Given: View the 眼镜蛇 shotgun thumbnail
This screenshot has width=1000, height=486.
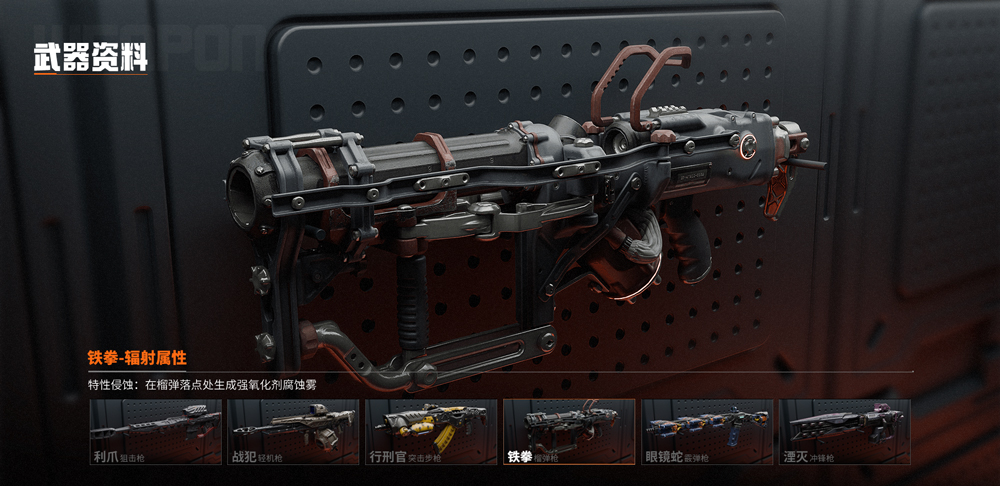Looking at the screenshot, I should pyautogui.click(x=706, y=432).
